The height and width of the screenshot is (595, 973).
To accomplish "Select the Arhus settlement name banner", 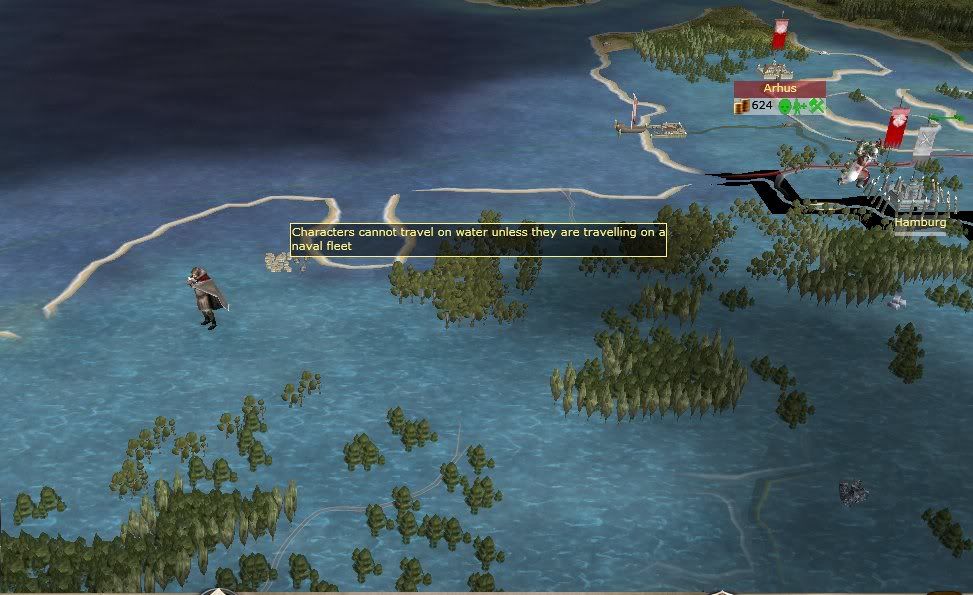I will pyautogui.click(x=780, y=88).
